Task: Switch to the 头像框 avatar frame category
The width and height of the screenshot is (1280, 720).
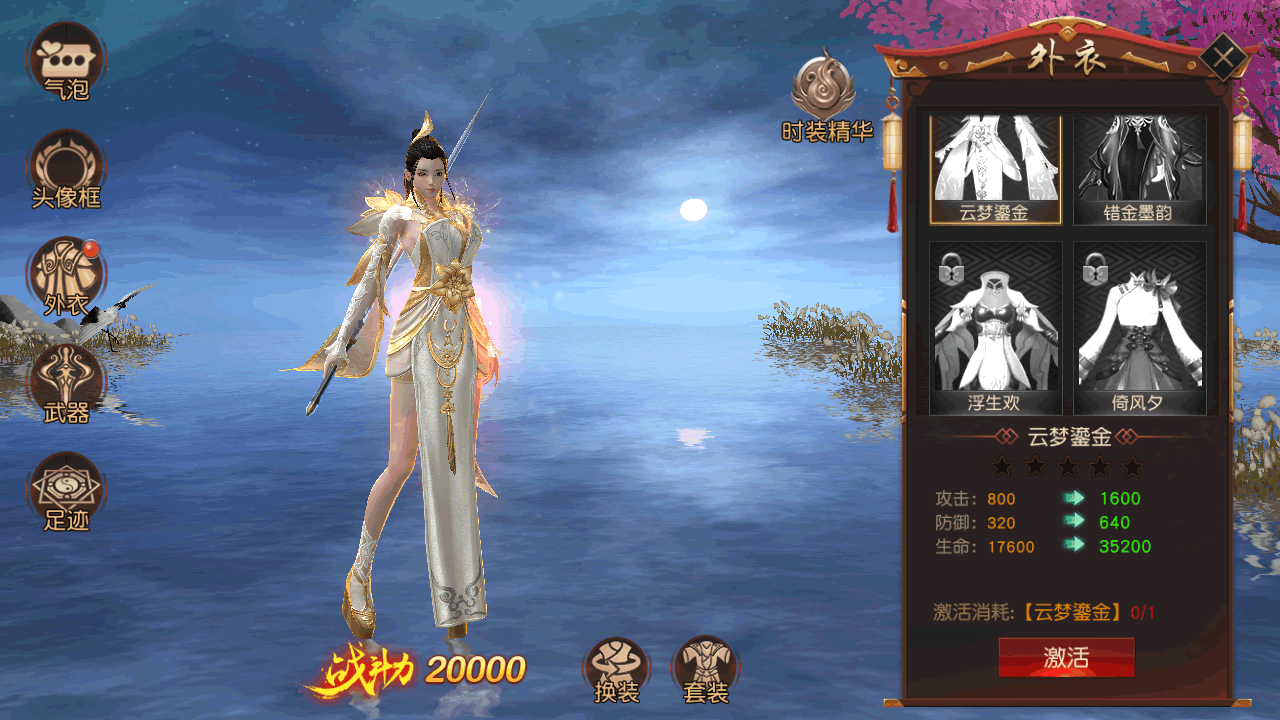Action: pos(66,167)
